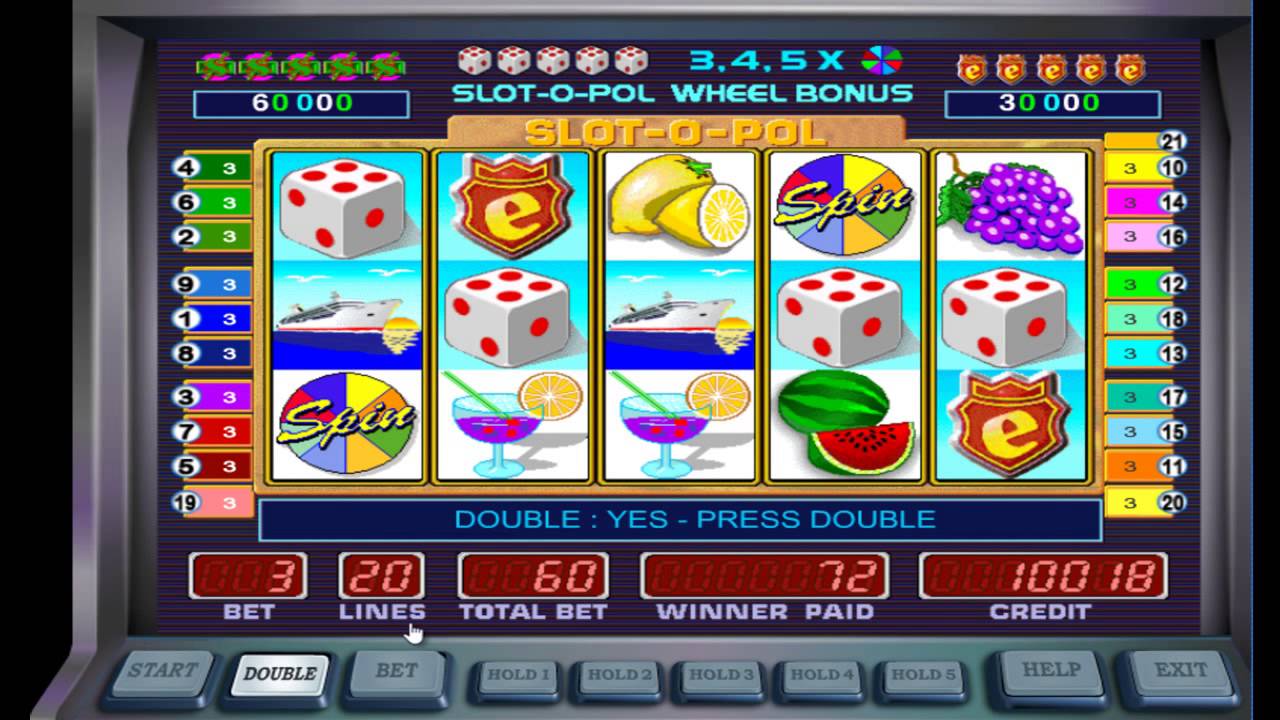The height and width of the screenshot is (720, 1280).
Task: Activate the DOUBLE button
Action: [279, 673]
